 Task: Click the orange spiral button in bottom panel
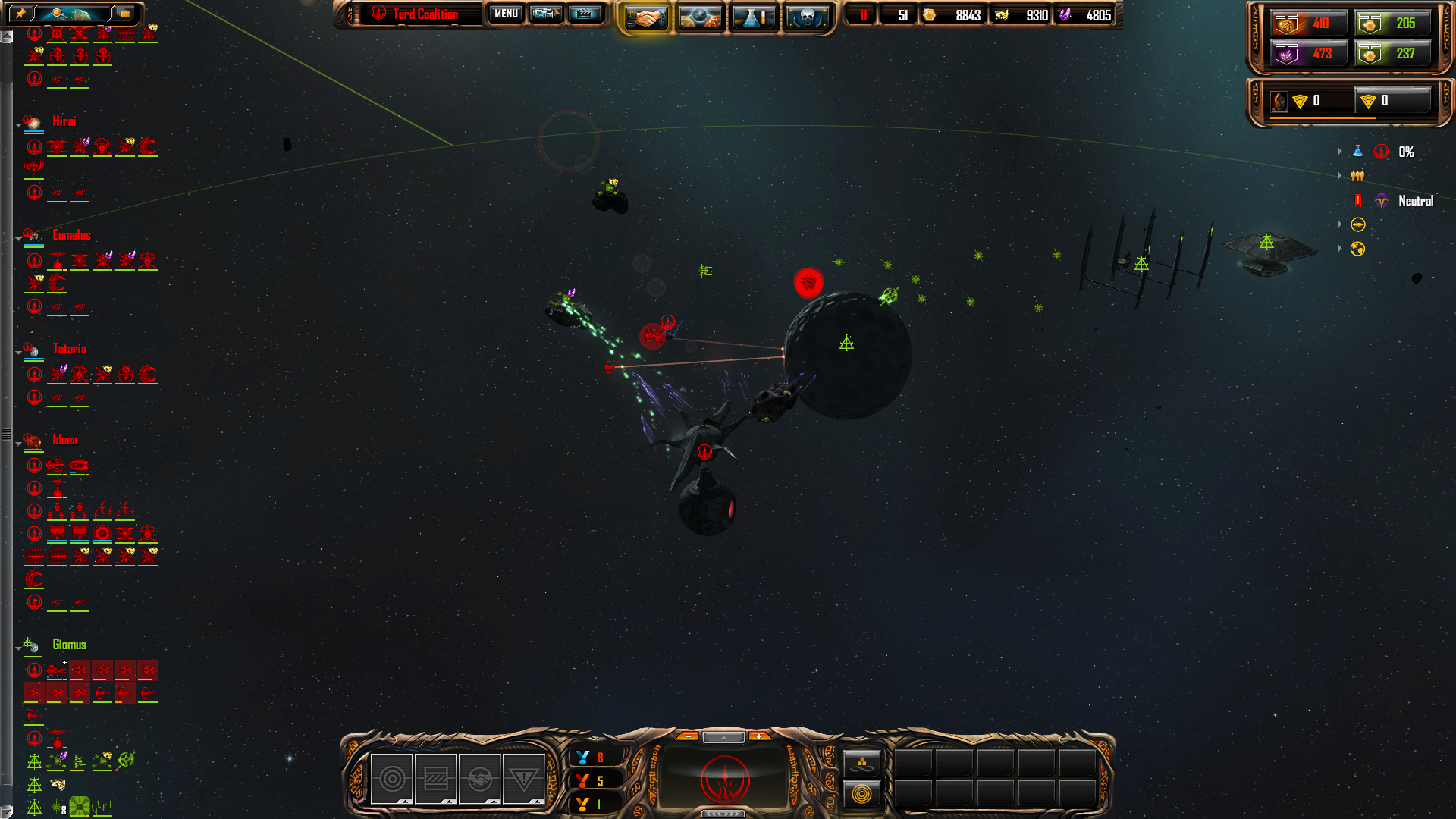point(861,794)
